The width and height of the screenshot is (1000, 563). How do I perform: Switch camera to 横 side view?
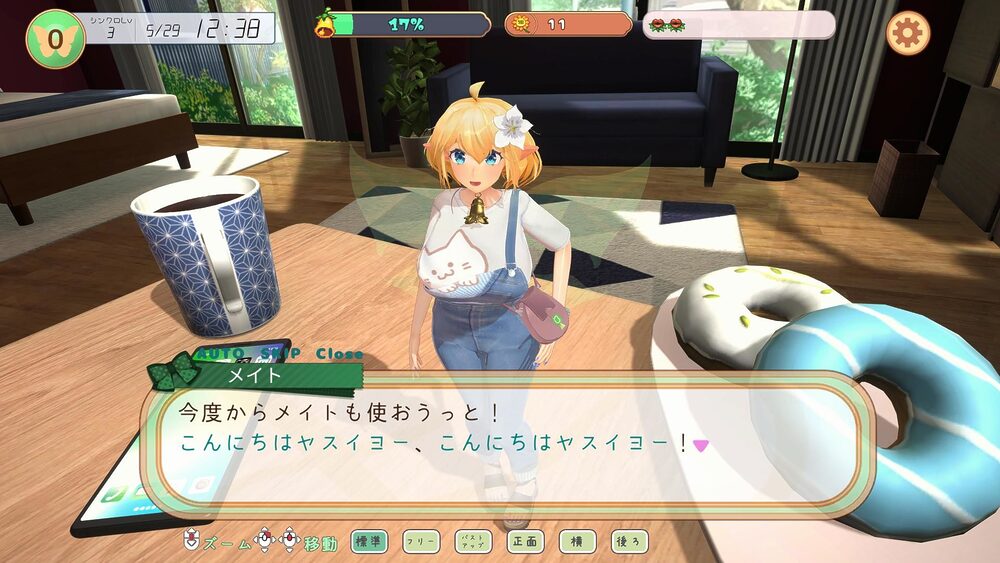tap(577, 542)
